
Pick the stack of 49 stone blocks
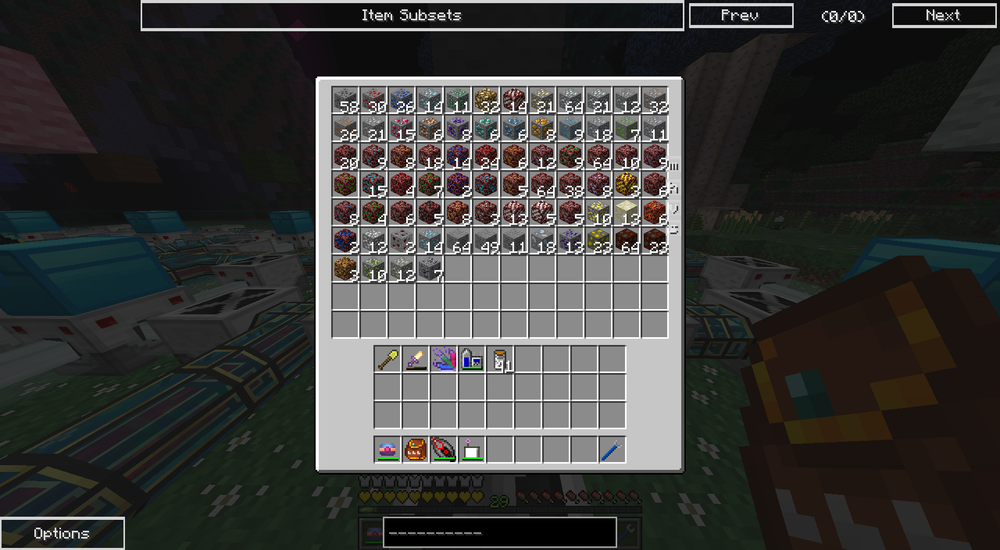tap(486, 240)
